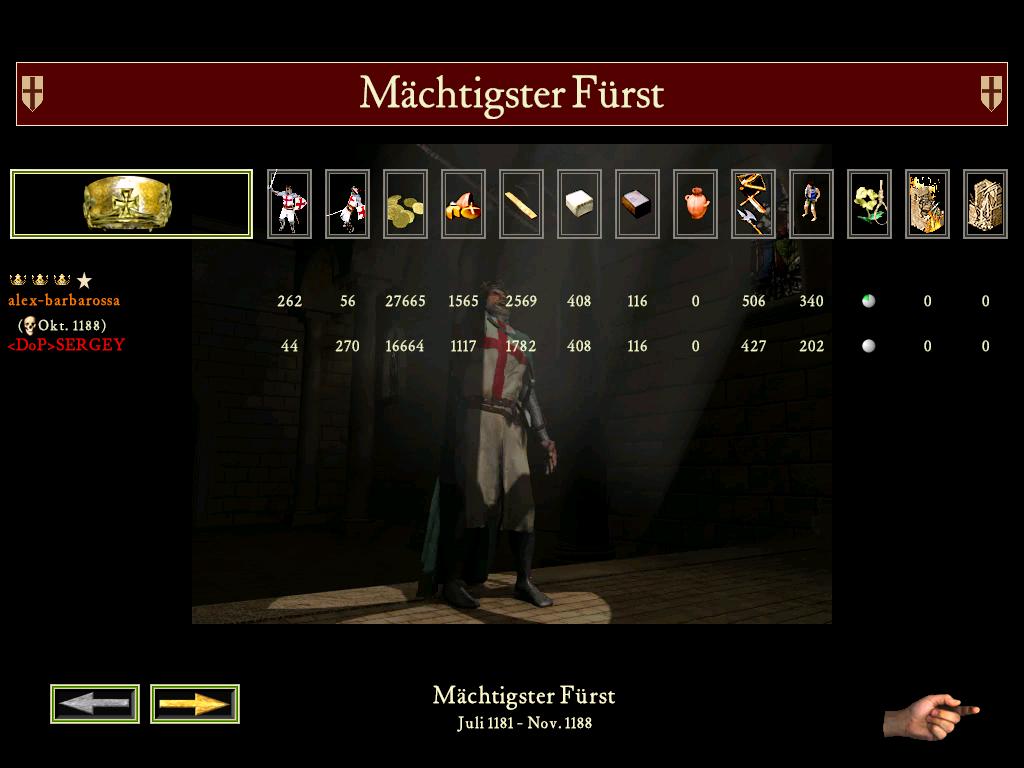The width and height of the screenshot is (1024, 768).
Task: Click the dark iron block icon
Action: click(x=637, y=204)
